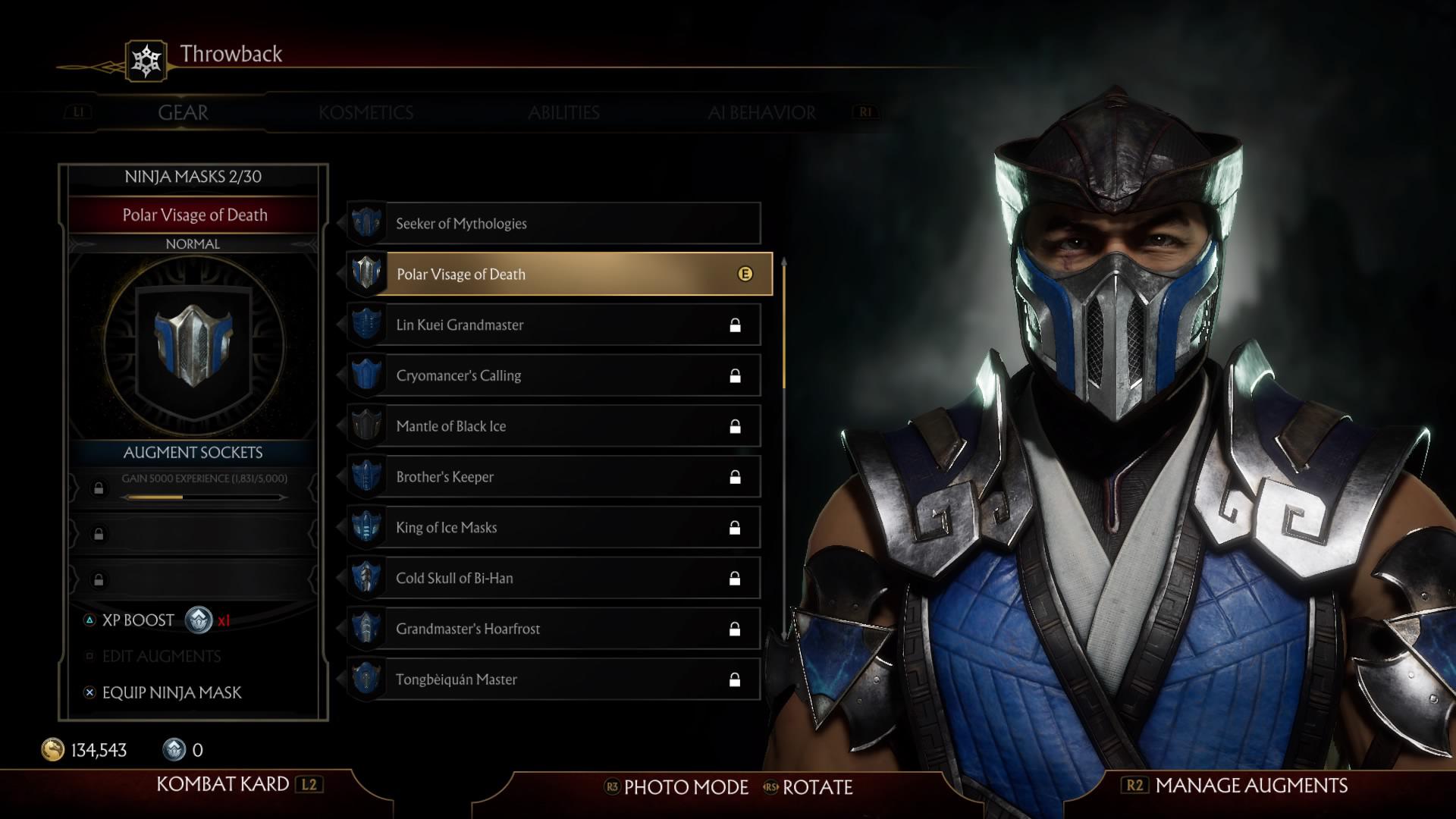This screenshot has width=1456, height=819.
Task: Choose the Brother's Keeper mask row
Action: pyautogui.click(x=554, y=477)
